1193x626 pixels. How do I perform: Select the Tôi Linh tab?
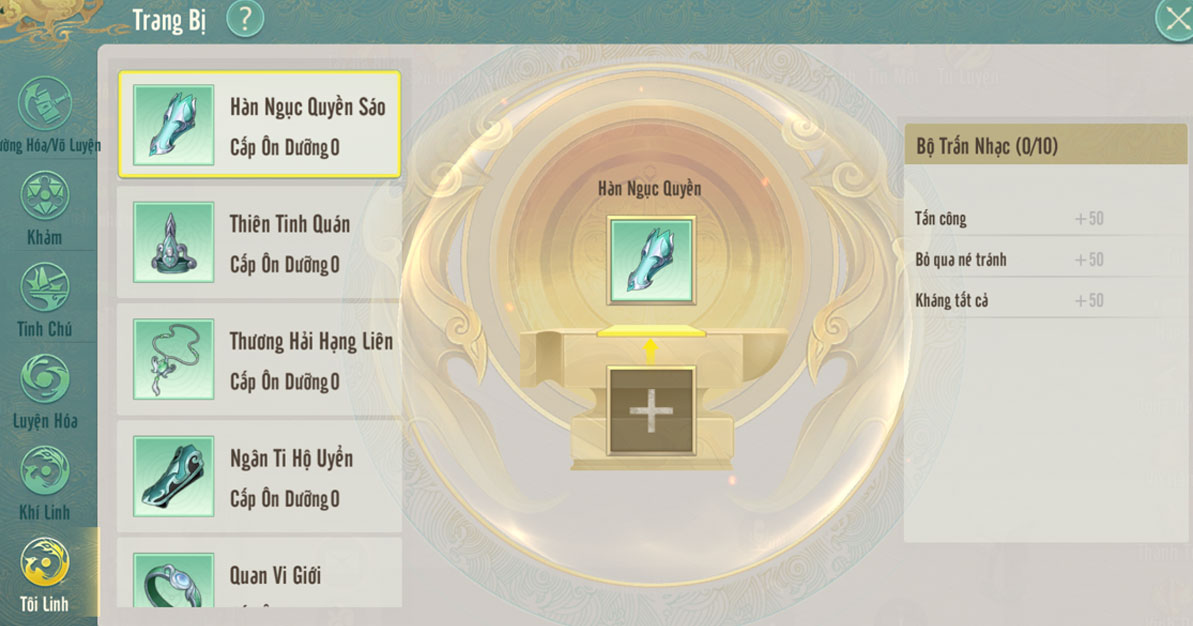click(x=45, y=573)
